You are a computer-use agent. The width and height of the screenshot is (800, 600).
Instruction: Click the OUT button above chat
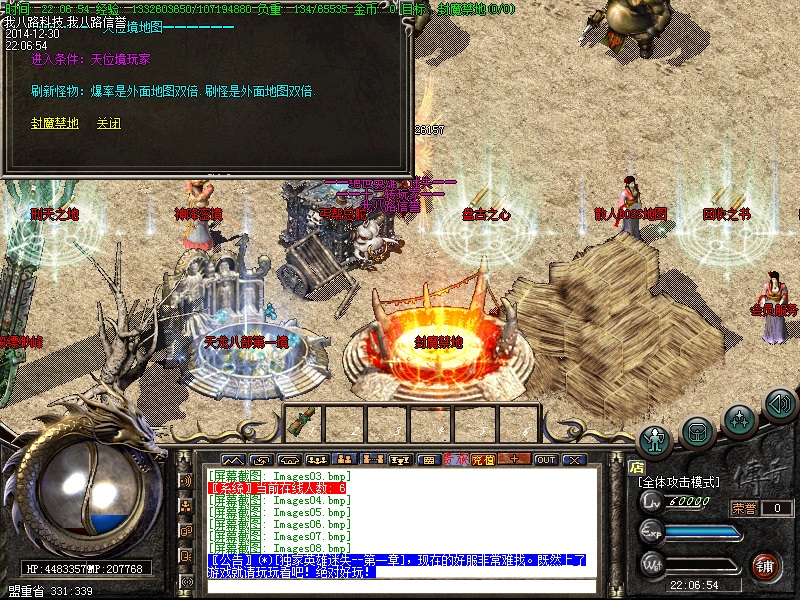tap(545, 460)
